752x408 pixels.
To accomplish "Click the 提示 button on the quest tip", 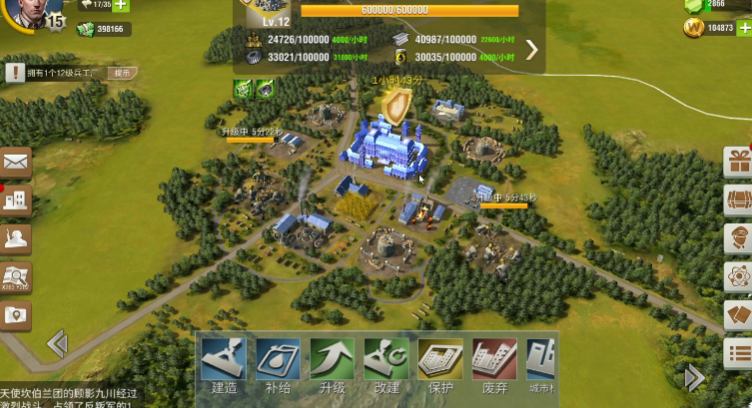I will coord(121,73).
